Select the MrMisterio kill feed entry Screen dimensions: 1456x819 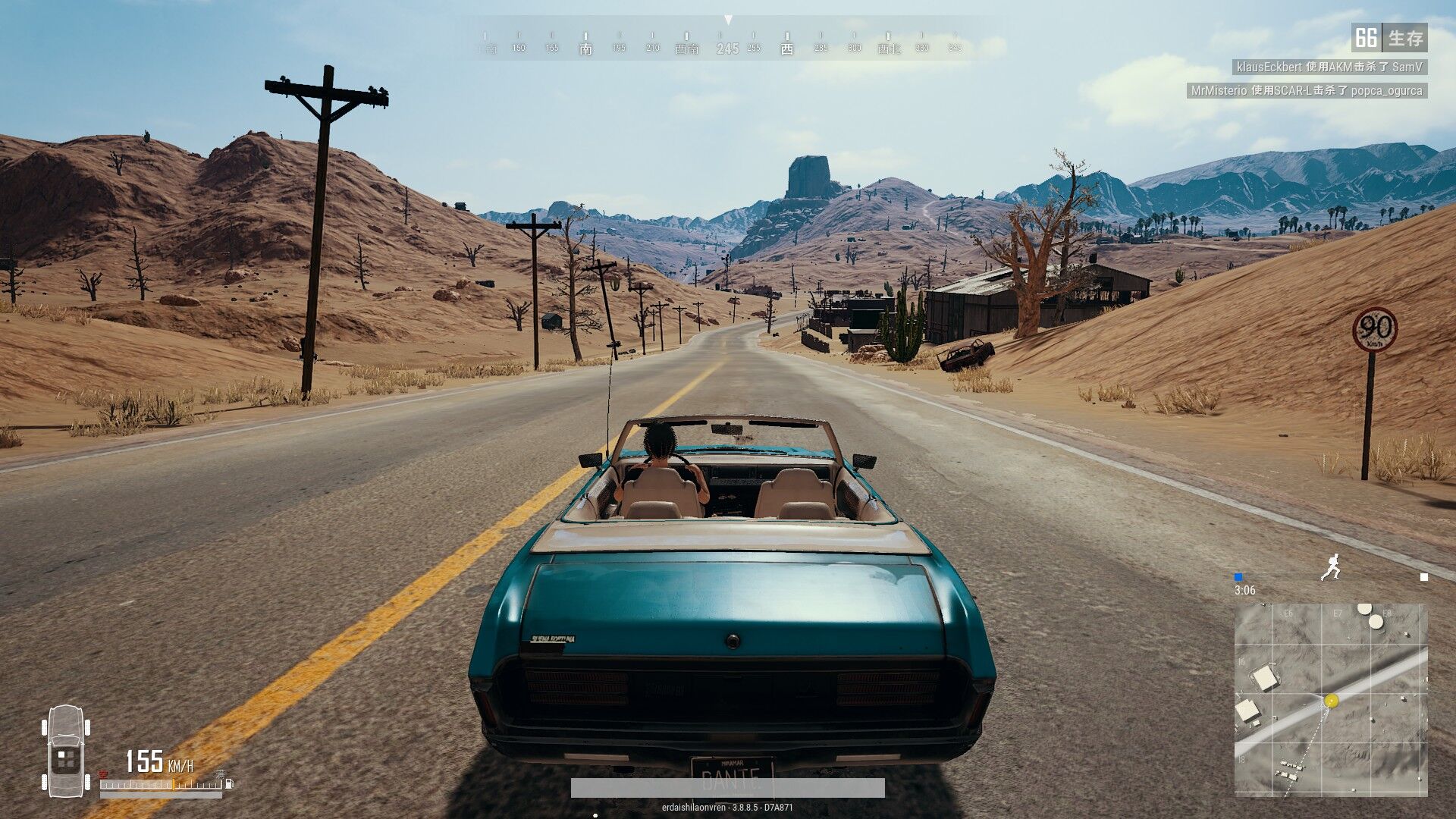(x=1306, y=90)
